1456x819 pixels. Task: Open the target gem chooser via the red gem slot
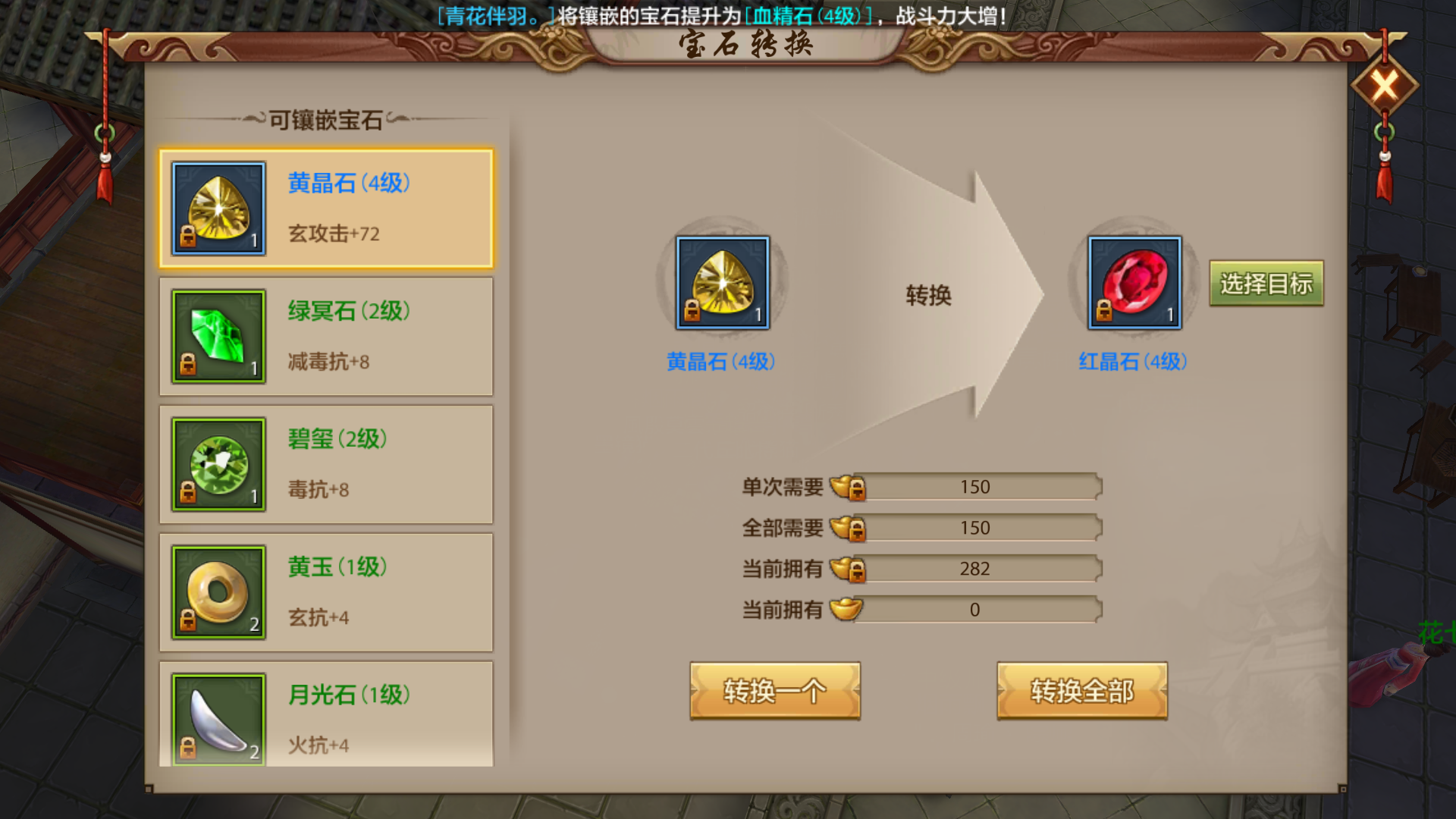click(x=1134, y=283)
